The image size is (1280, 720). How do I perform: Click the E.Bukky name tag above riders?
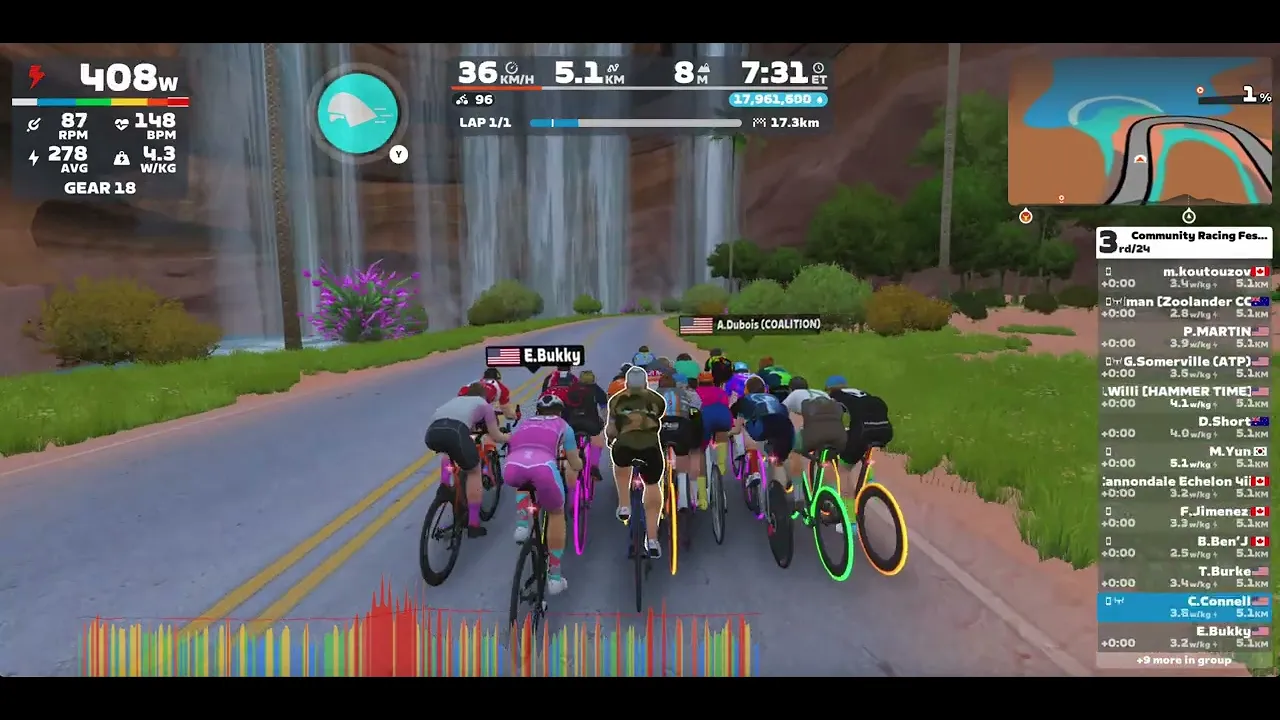click(x=534, y=356)
